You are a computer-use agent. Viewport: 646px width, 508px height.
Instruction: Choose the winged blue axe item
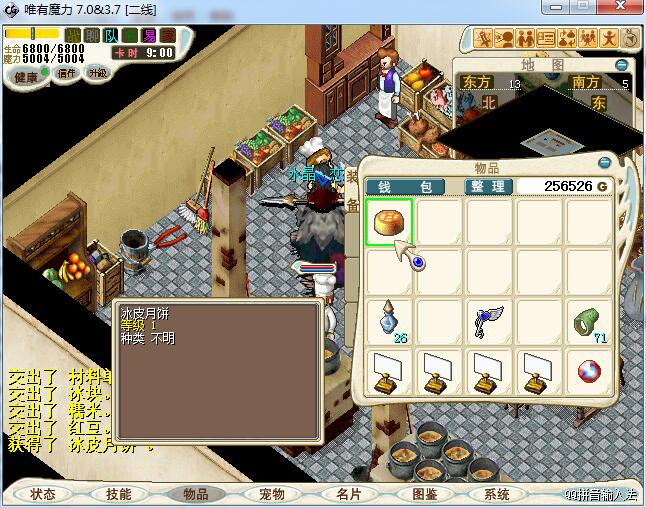[489, 322]
